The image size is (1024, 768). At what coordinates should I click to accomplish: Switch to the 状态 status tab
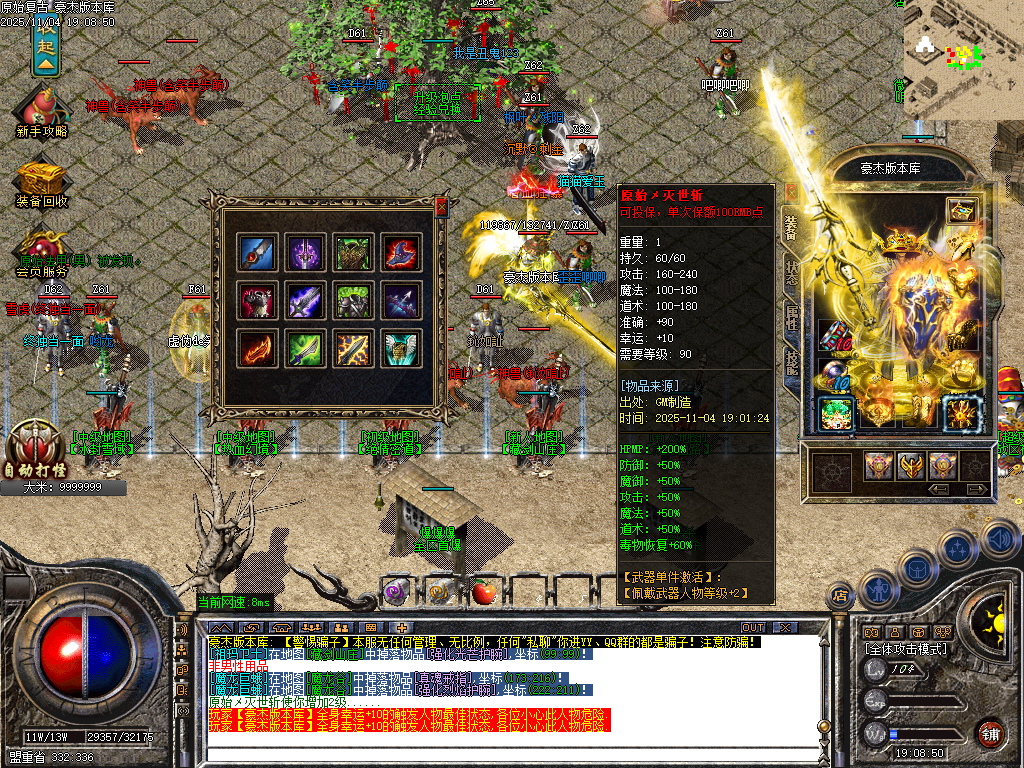[789, 276]
